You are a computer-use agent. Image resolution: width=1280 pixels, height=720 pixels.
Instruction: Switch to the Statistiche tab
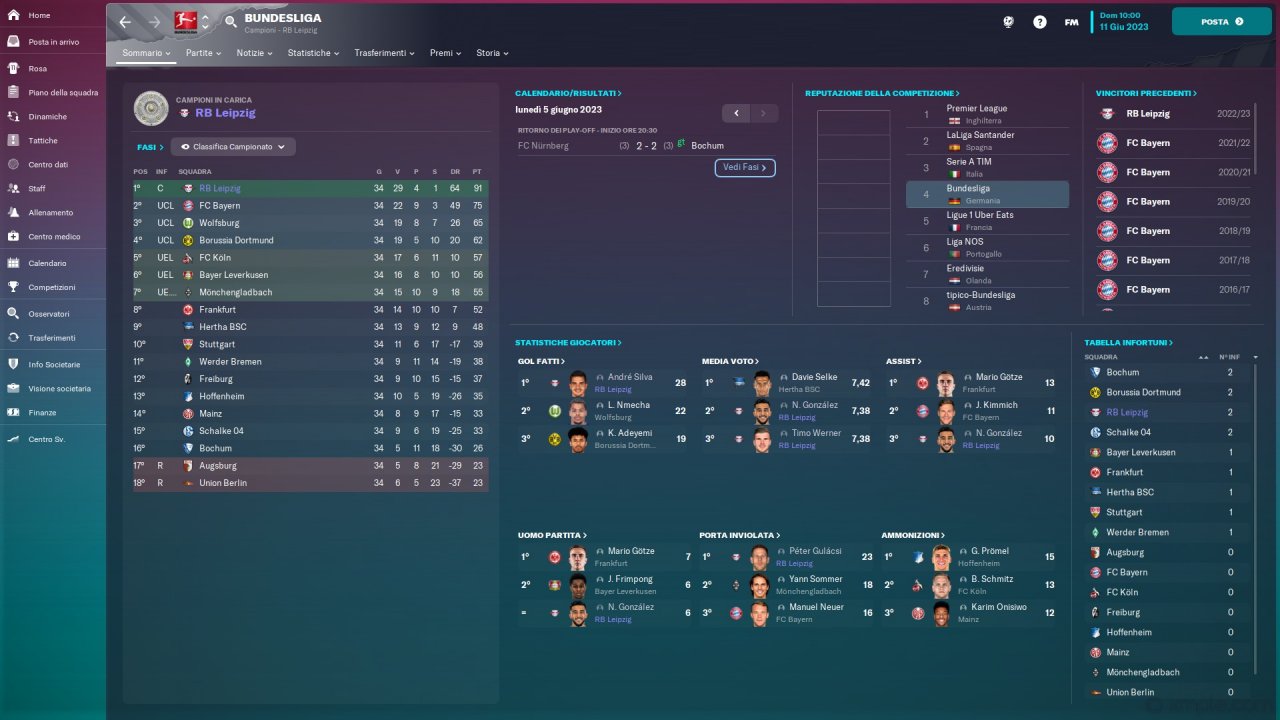tap(313, 53)
